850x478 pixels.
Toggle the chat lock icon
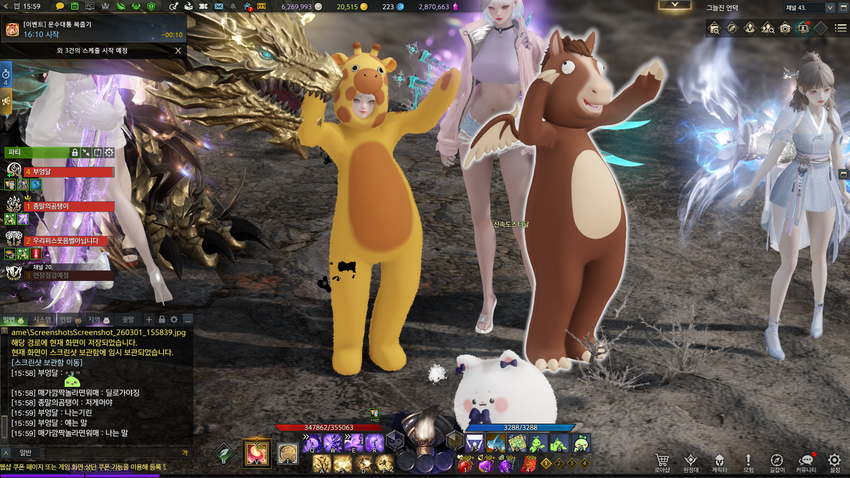161,320
